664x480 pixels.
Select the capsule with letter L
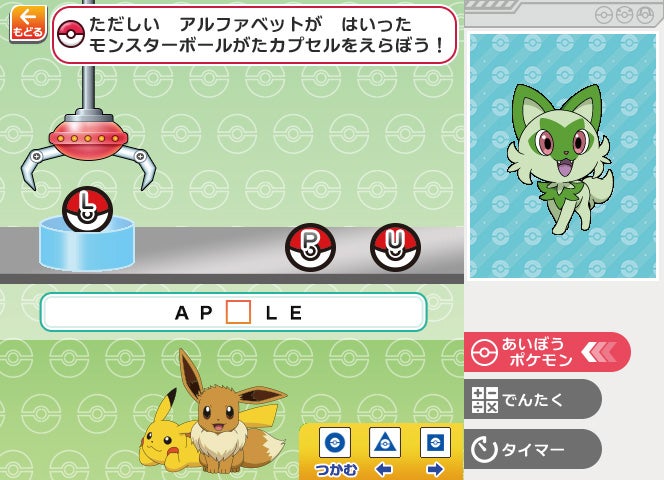88,210
